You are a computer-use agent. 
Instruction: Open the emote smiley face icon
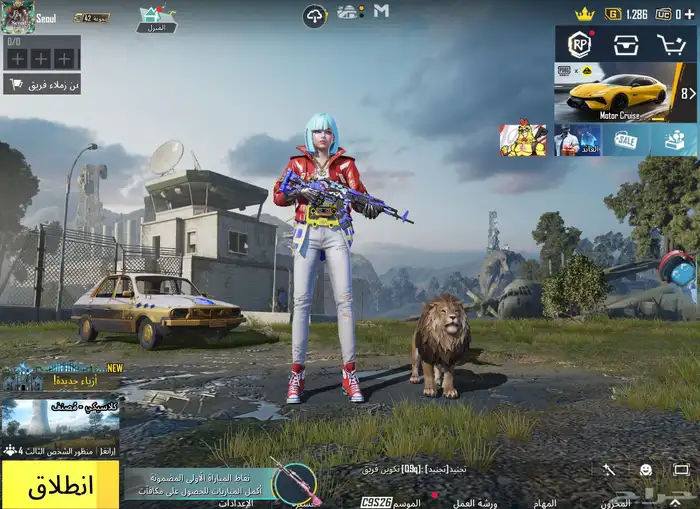pyautogui.click(x=645, y=469)
